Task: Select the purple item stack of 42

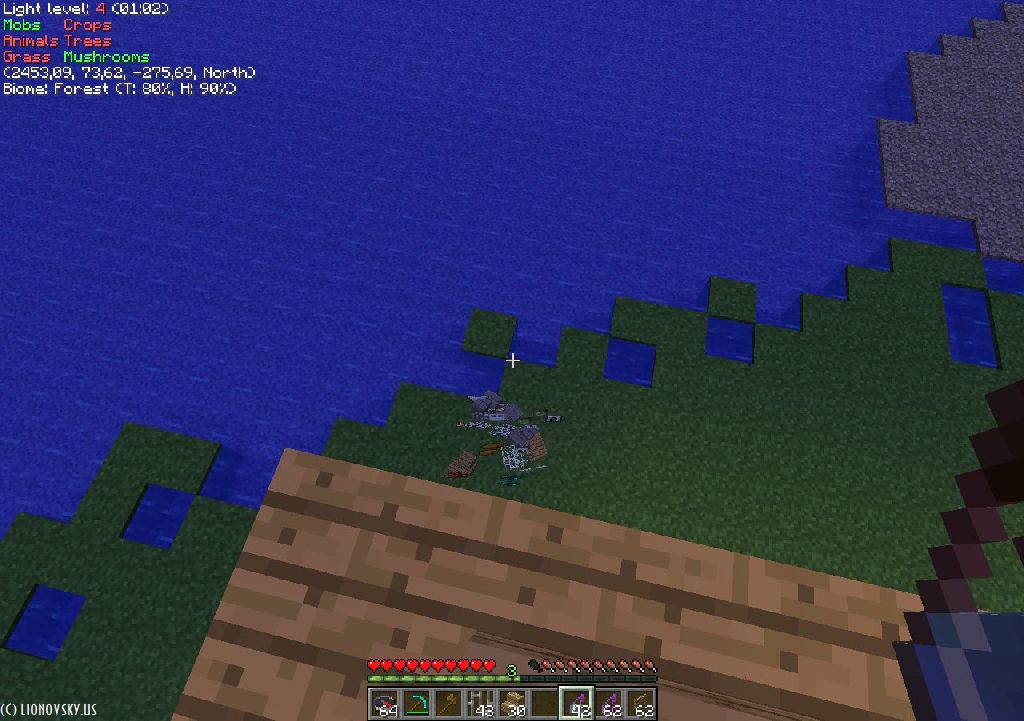Action: (576, 703)
